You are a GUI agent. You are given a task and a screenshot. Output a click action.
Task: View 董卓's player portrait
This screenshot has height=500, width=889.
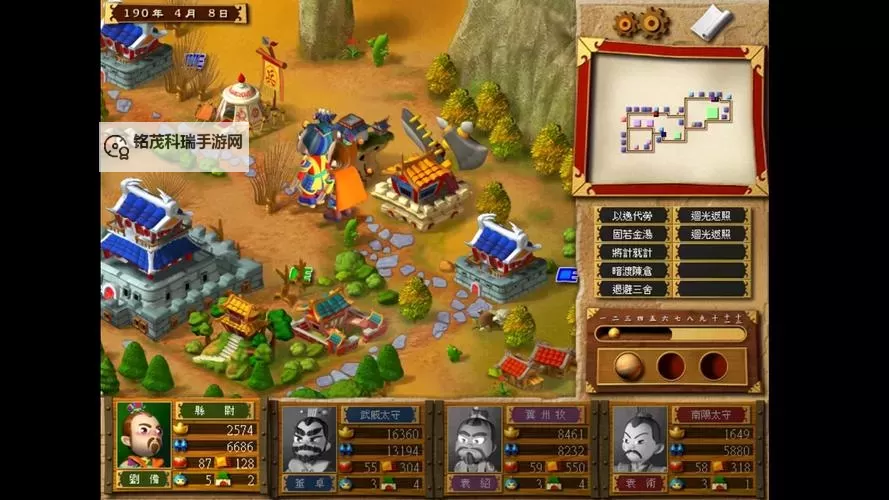(x=309, y=440)
